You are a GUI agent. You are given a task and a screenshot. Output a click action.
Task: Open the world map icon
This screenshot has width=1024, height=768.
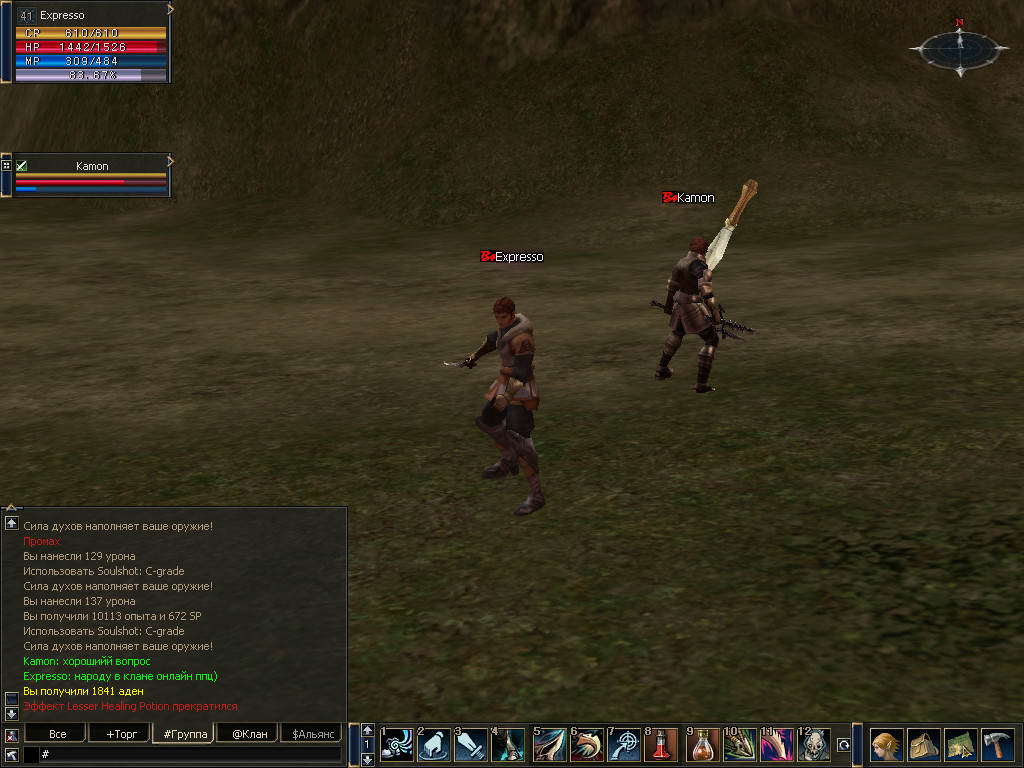coord(960,745)
